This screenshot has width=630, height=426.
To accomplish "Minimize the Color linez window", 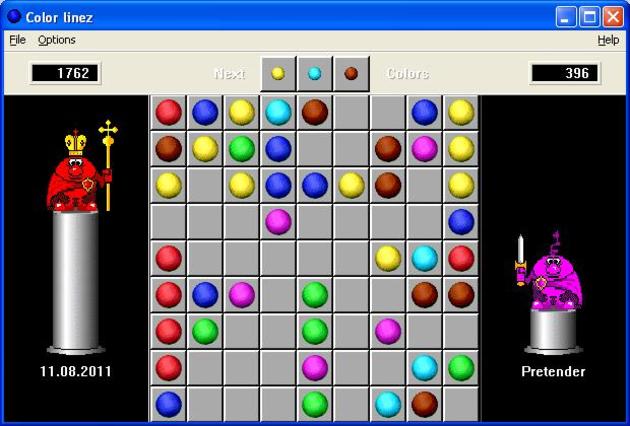I will [567, 16].
